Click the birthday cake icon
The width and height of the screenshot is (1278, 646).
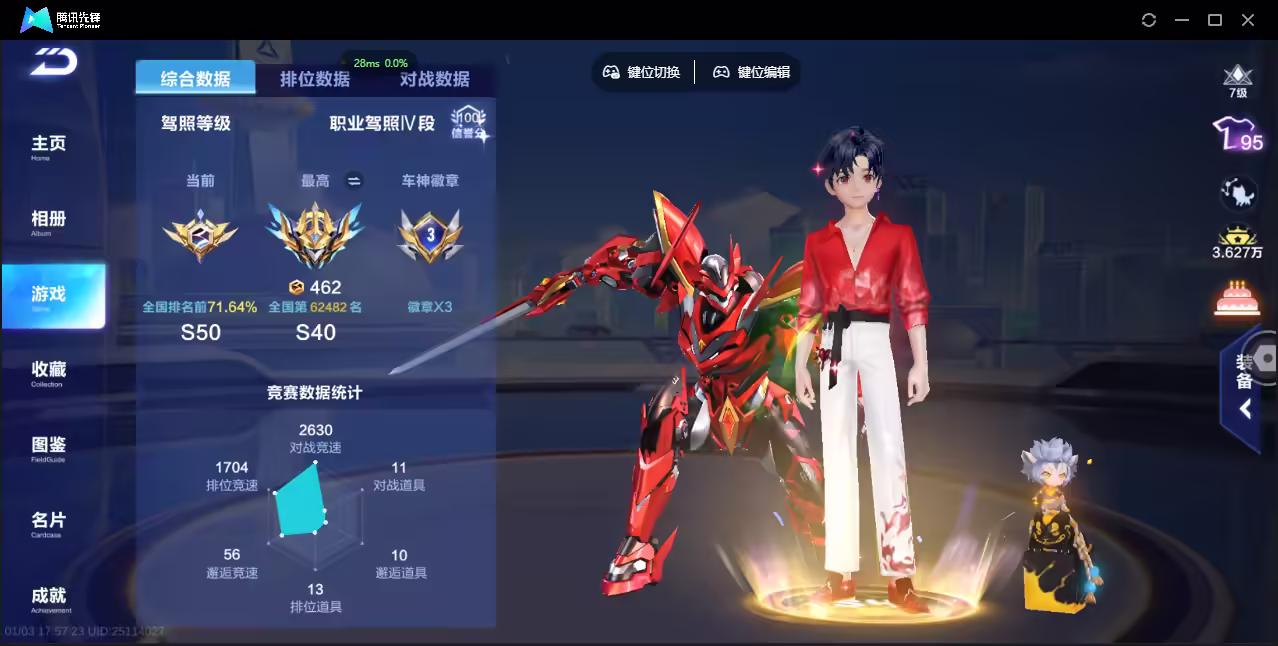point(1237,298)
